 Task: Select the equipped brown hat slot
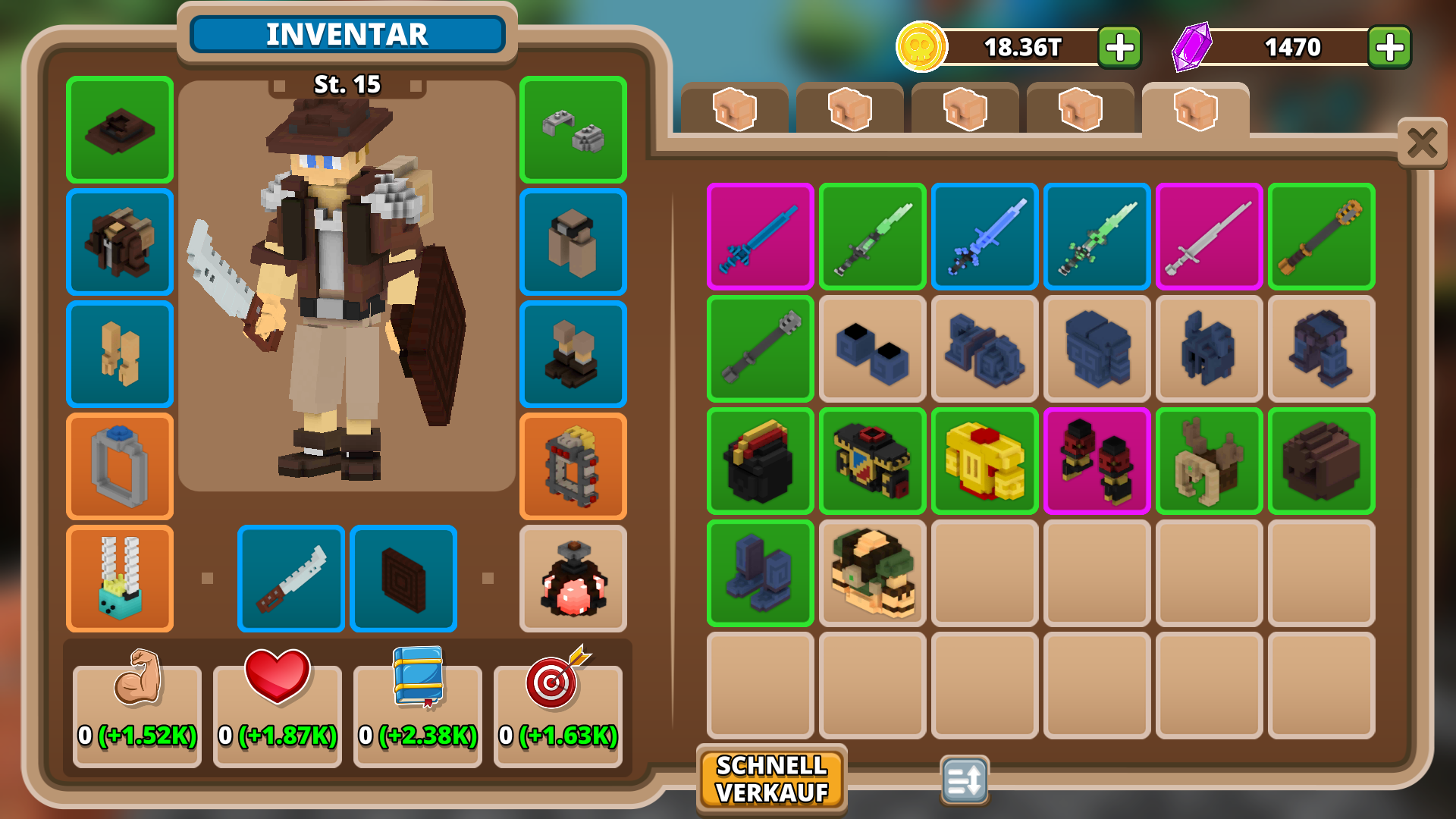[120, 130]
